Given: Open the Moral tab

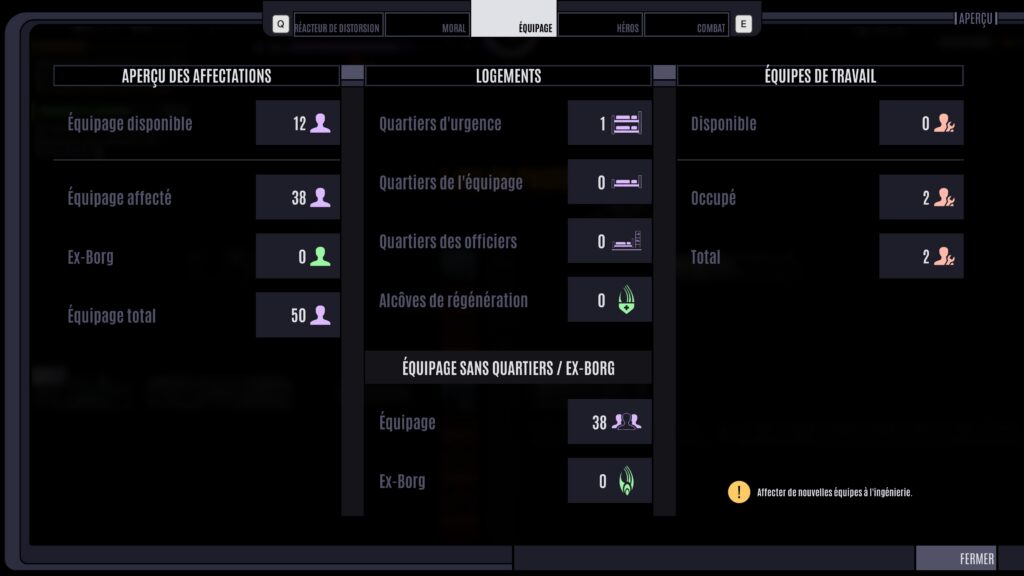Looking at the screenshot, I should [x=427, y=26].
